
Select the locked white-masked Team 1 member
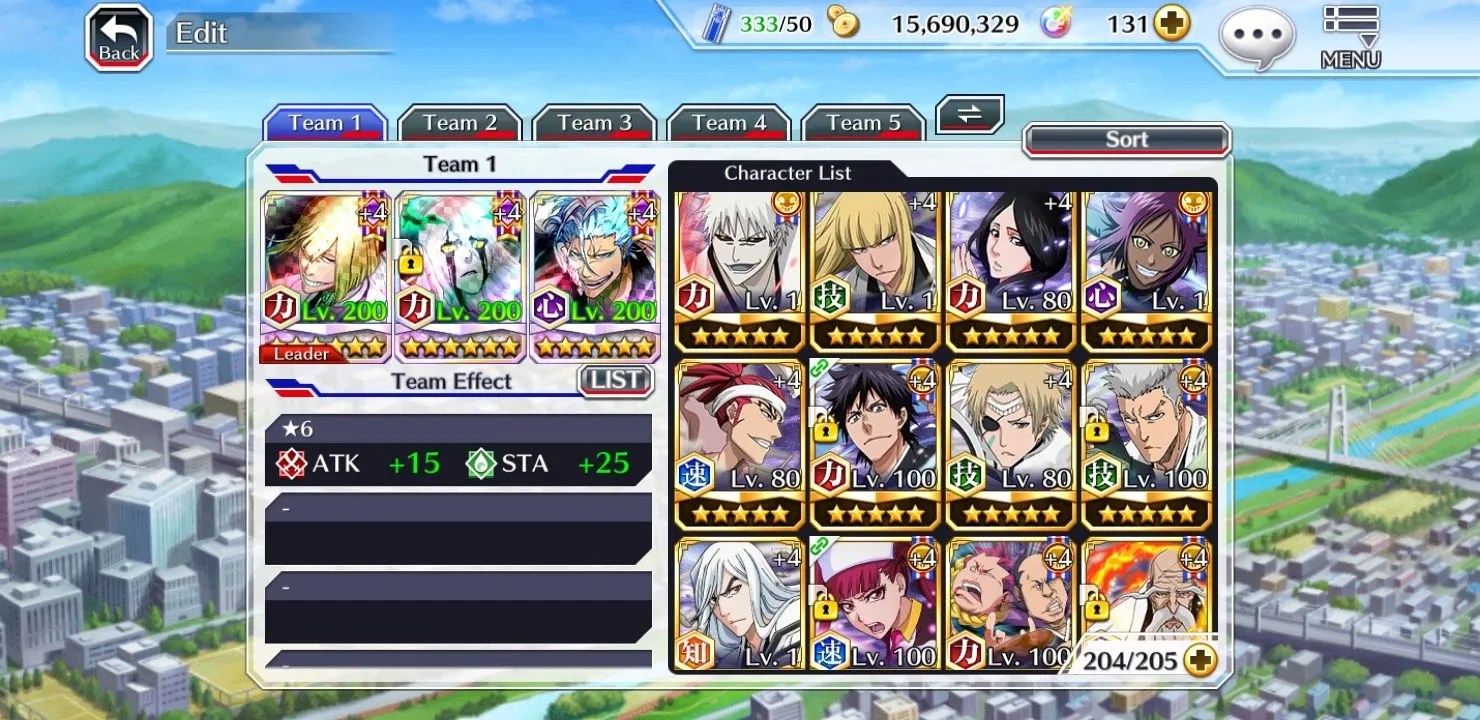[460, 275]
